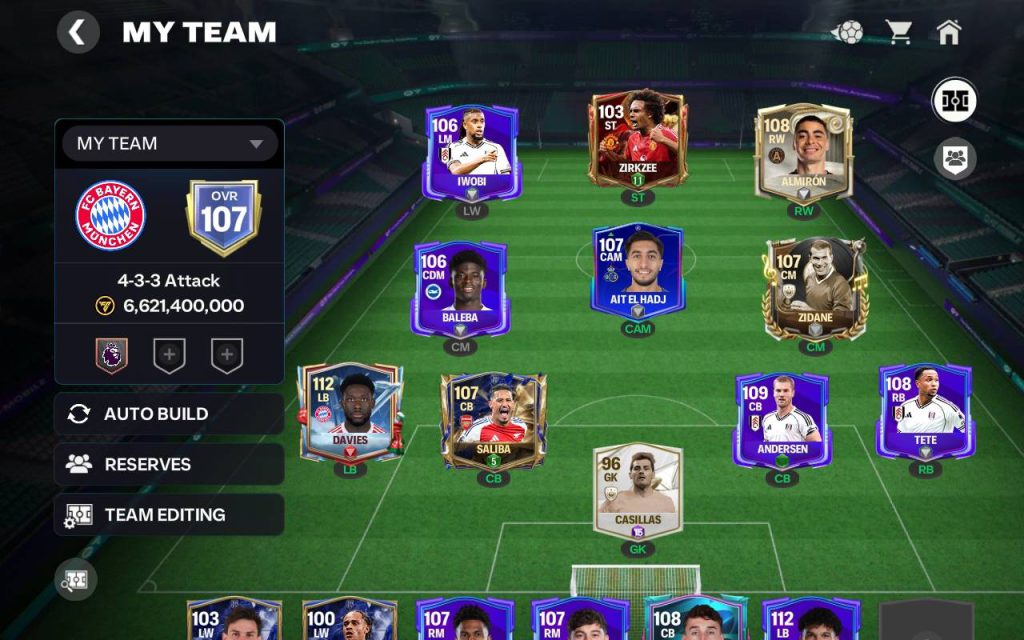Choose the Davies LB card
The width and height of the screenshot is (1024, 640).
click(350, 411)
